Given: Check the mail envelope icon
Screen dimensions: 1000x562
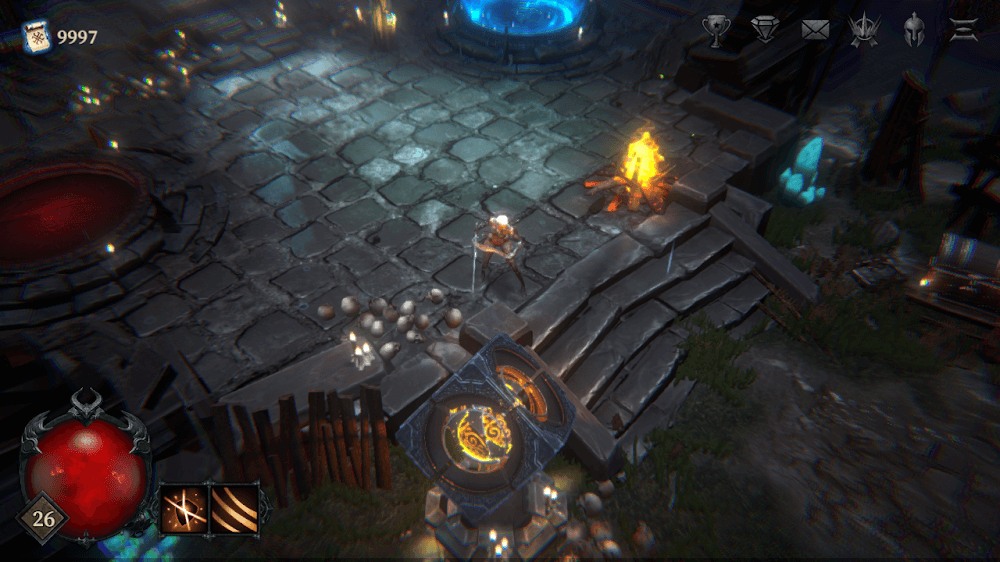Looking at the screenshot, I should 815,31.
